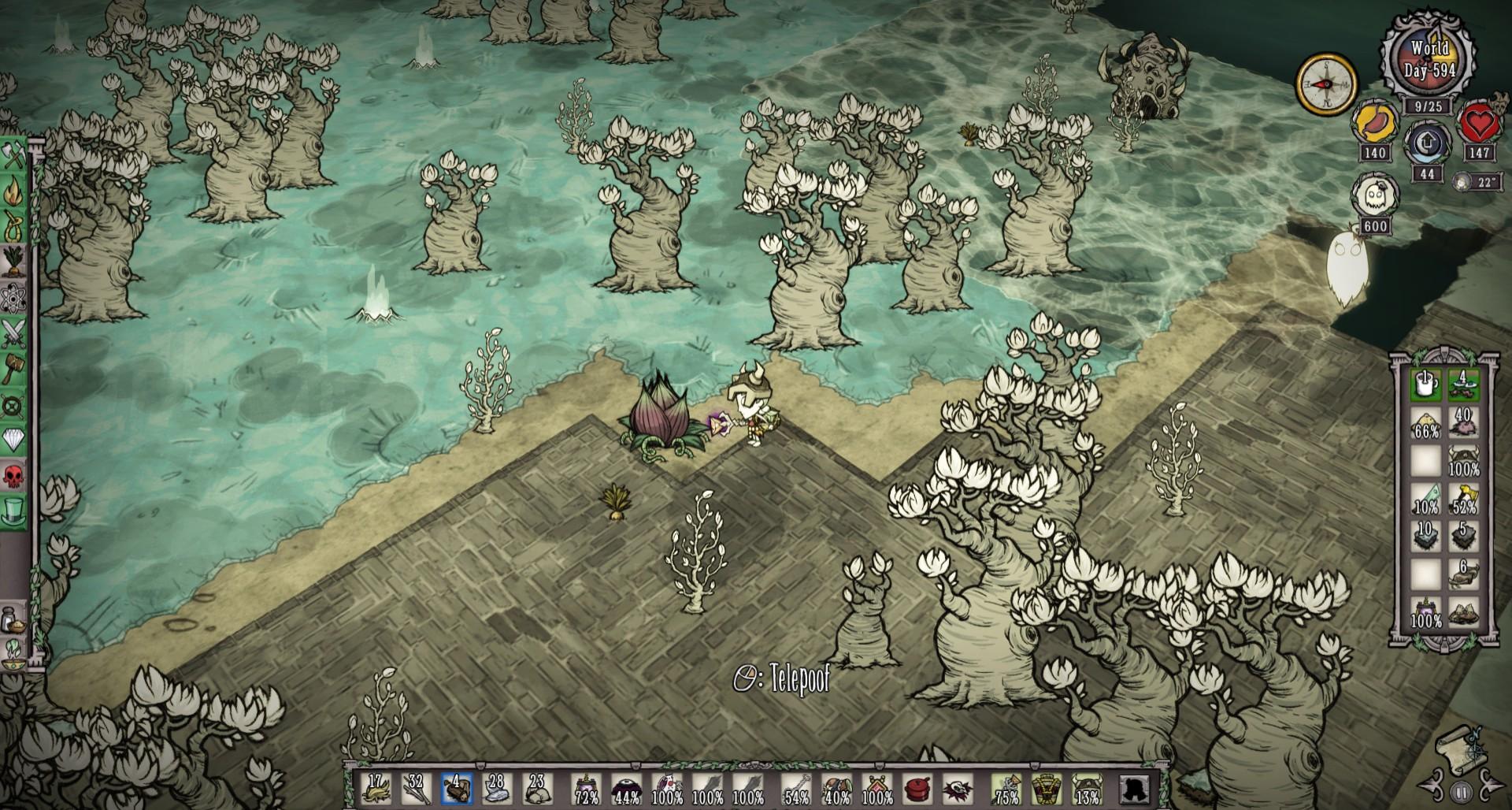Image resolution: width=1512 pixels, height=810 pixels.
Task: Open the Fight crafting tab with crossed swords
Action: point(14,335)
